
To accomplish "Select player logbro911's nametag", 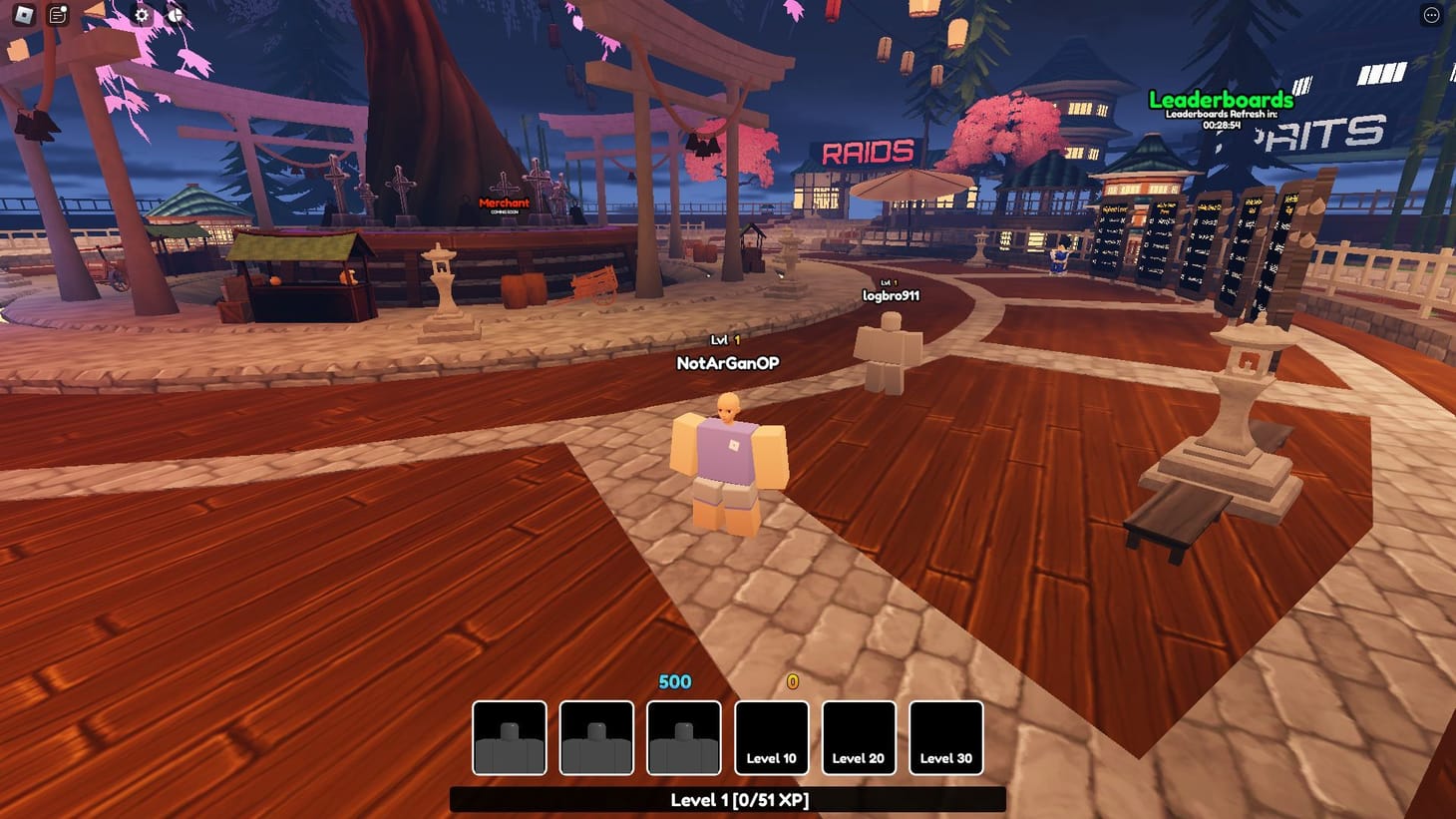I will tap(892, 294).
